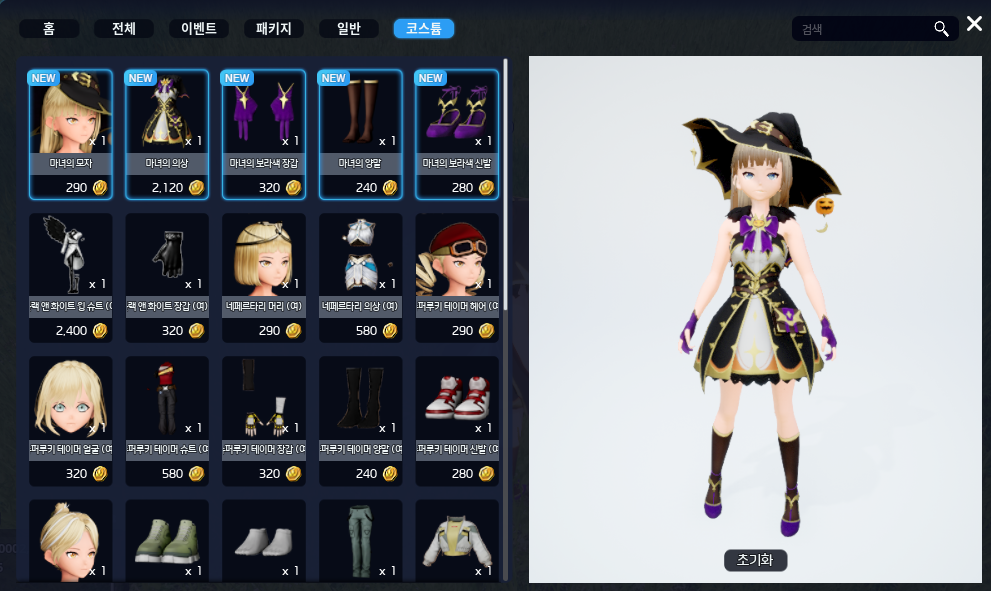Image resolution: width=991 pixels, height=591 pixels.
Task: Pick the 퍼쿠키 테이머 얼굴 face item
Action: point(69,419)
